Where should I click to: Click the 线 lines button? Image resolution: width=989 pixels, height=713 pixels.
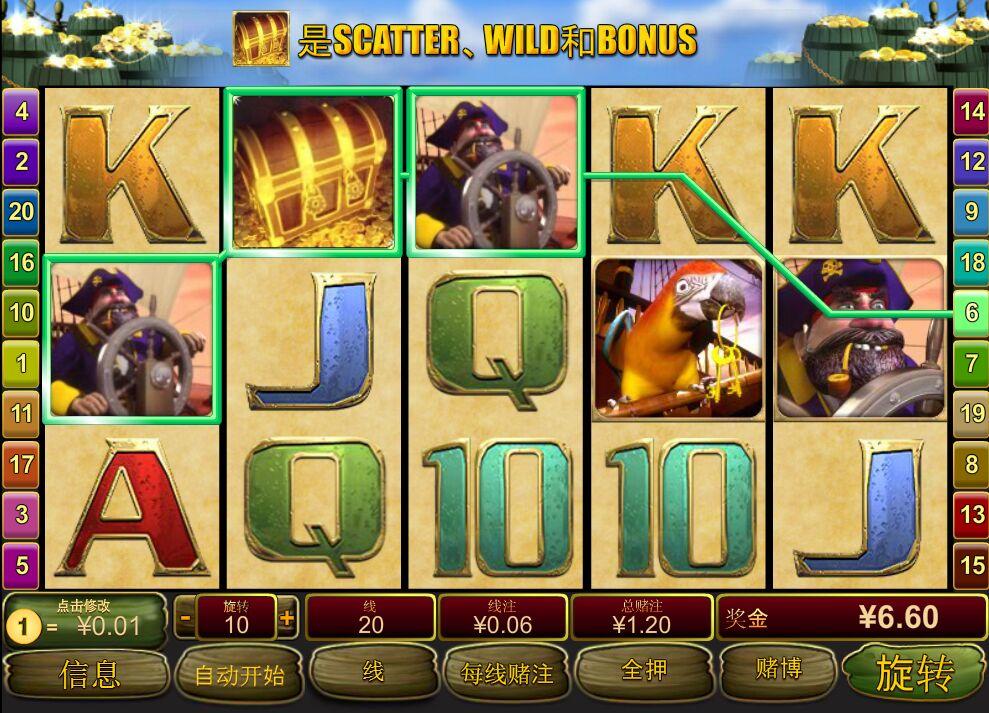click(x=372, y=671)
